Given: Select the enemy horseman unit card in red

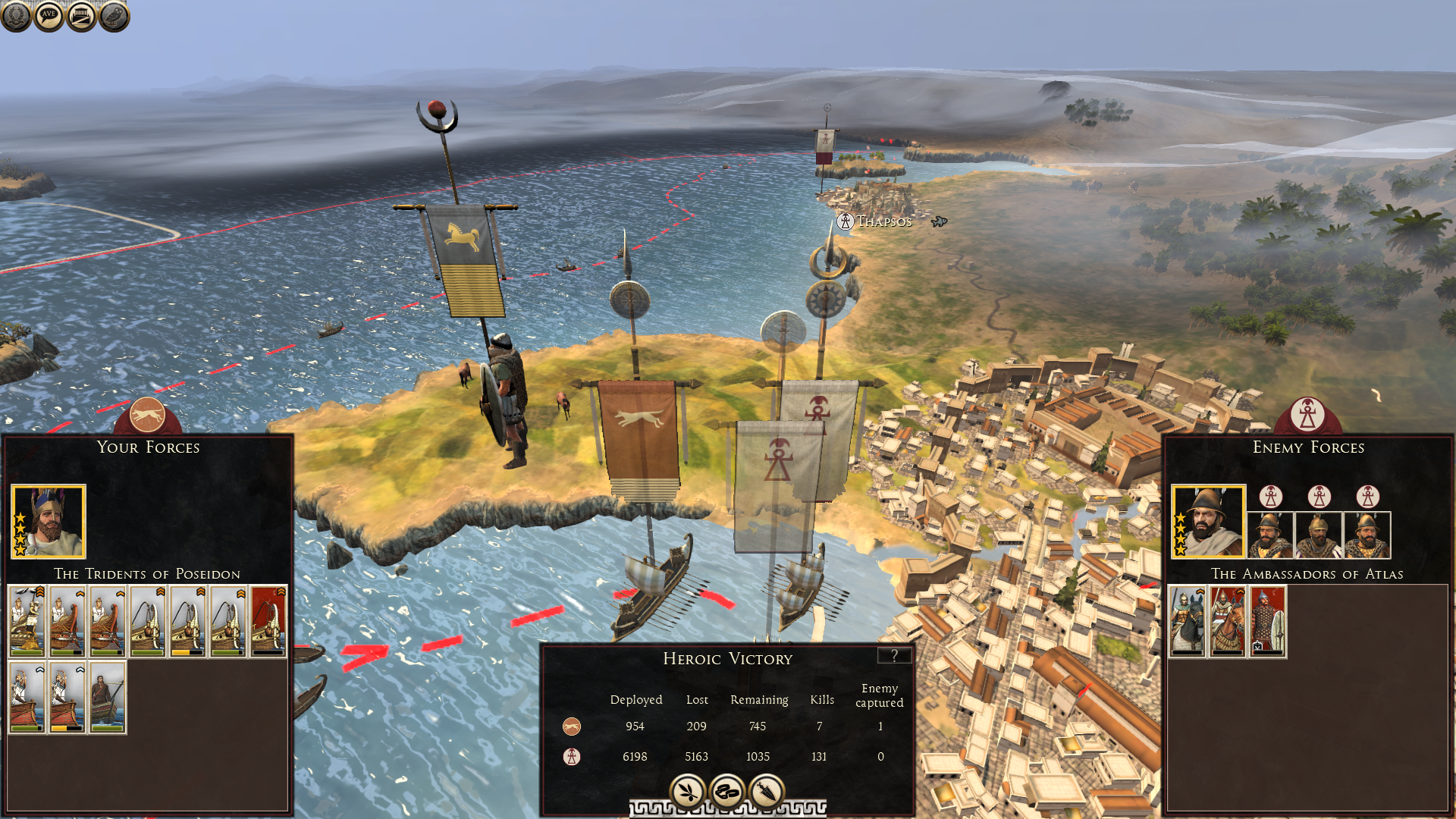Looking at the screenshot, I should coord(1228,621).
